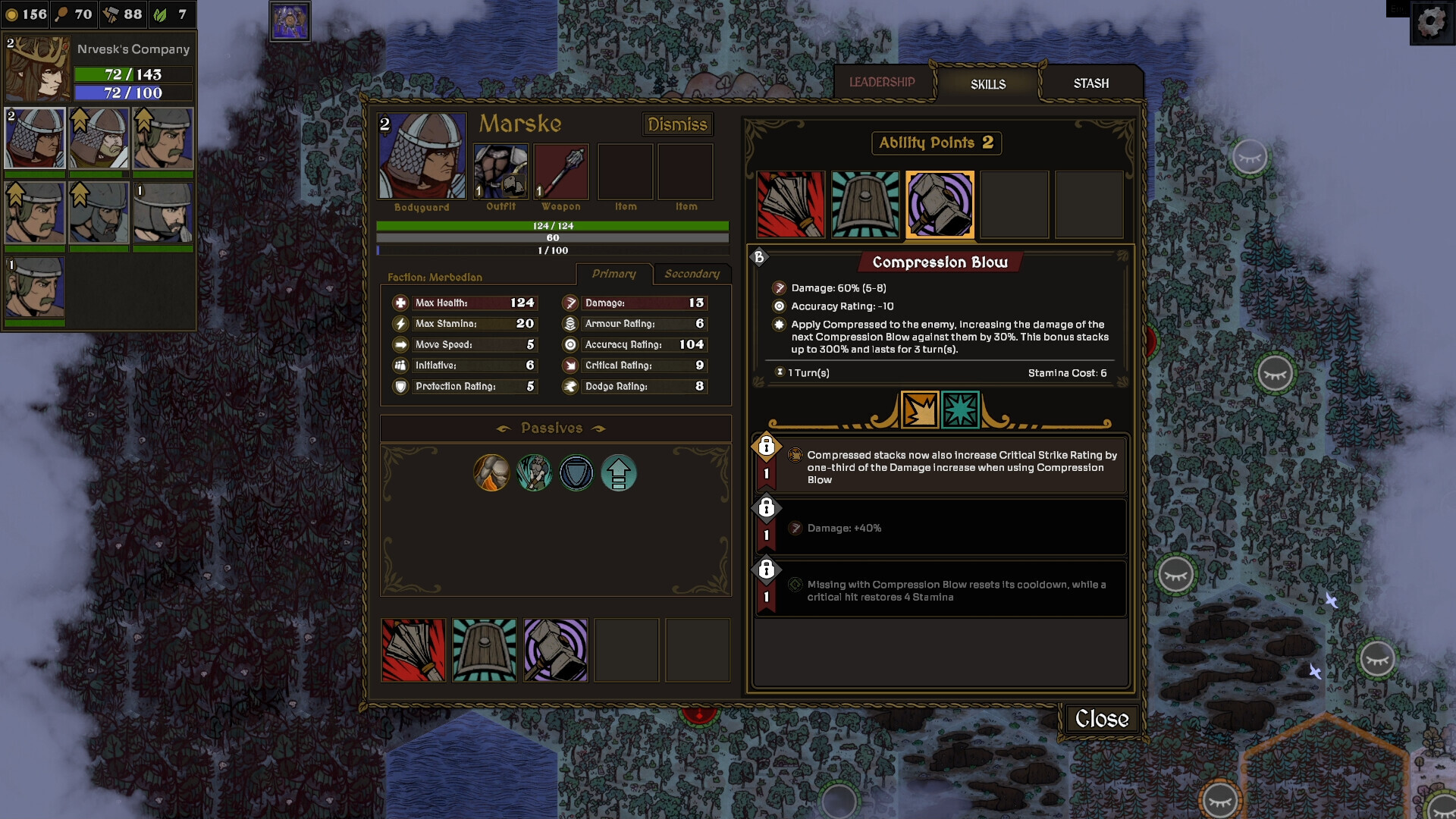Select the Compression Blow hammer skill
This screenshot has width=1456, height=819.
pyautogui.click(x=940, y=204)
